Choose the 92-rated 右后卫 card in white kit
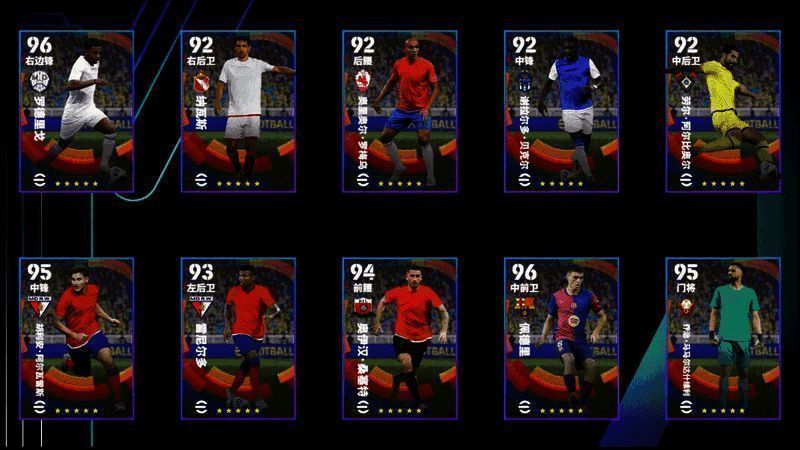800x450 pixels. [238, 110]
